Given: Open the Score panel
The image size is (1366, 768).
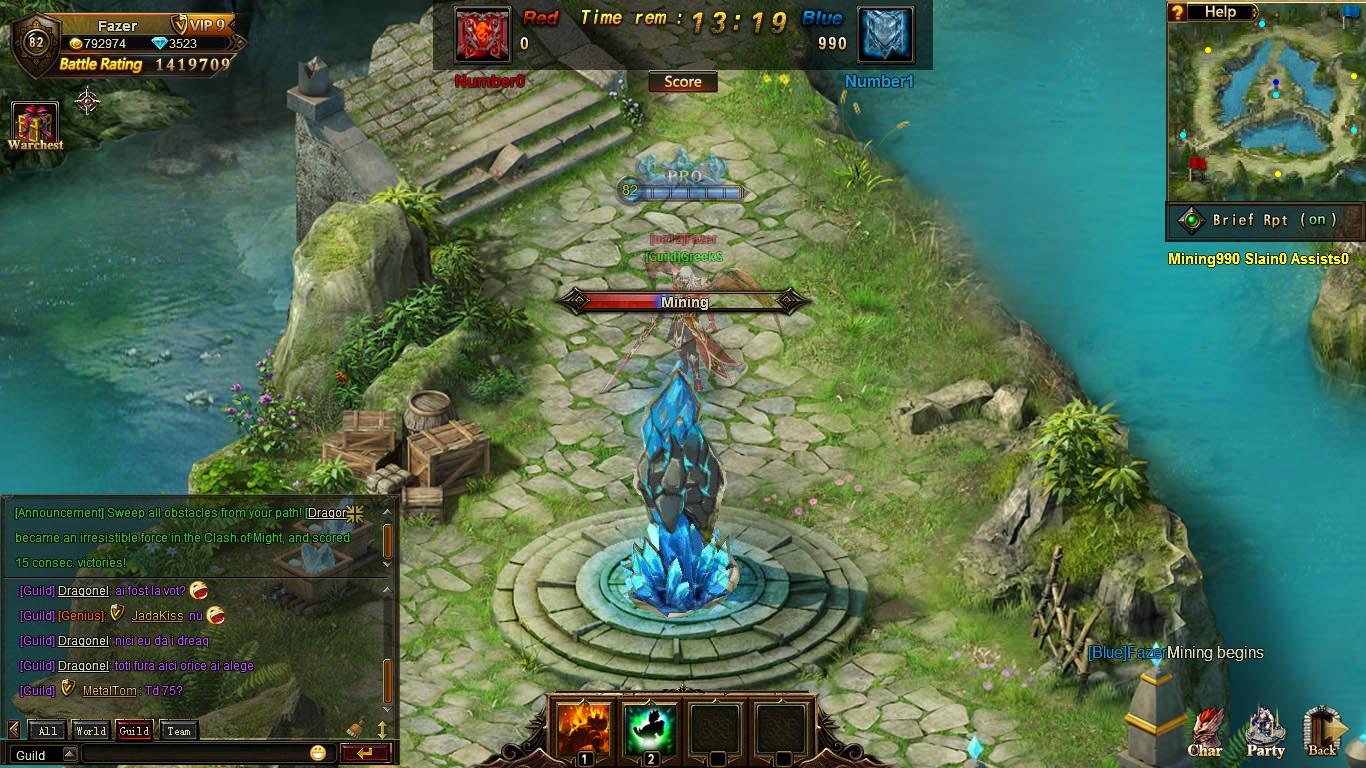Looking at the screenshot, I should tap(683, 82).
